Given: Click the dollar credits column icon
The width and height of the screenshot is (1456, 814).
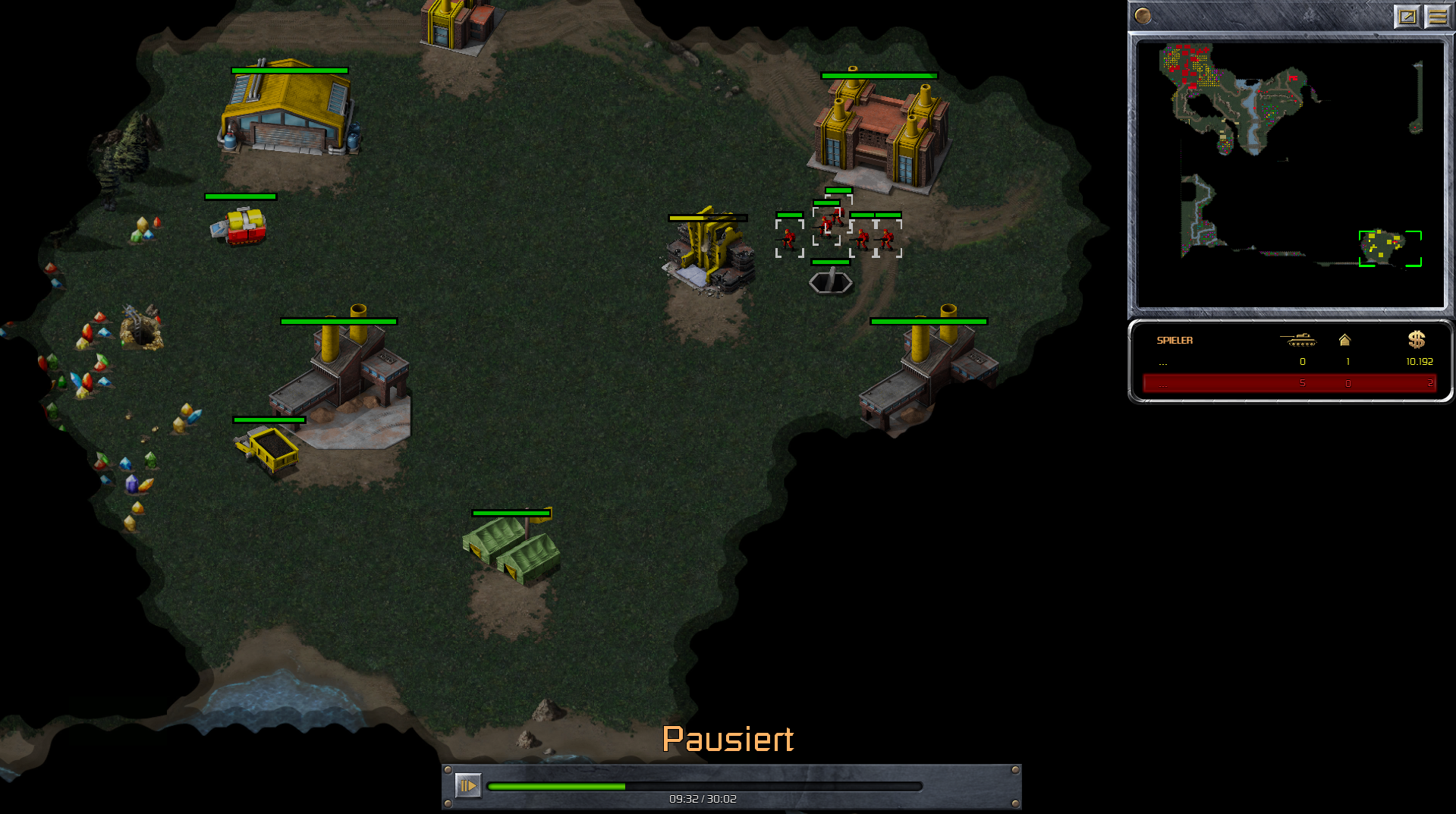Looking at the screenshot, I should [1416, 340].
